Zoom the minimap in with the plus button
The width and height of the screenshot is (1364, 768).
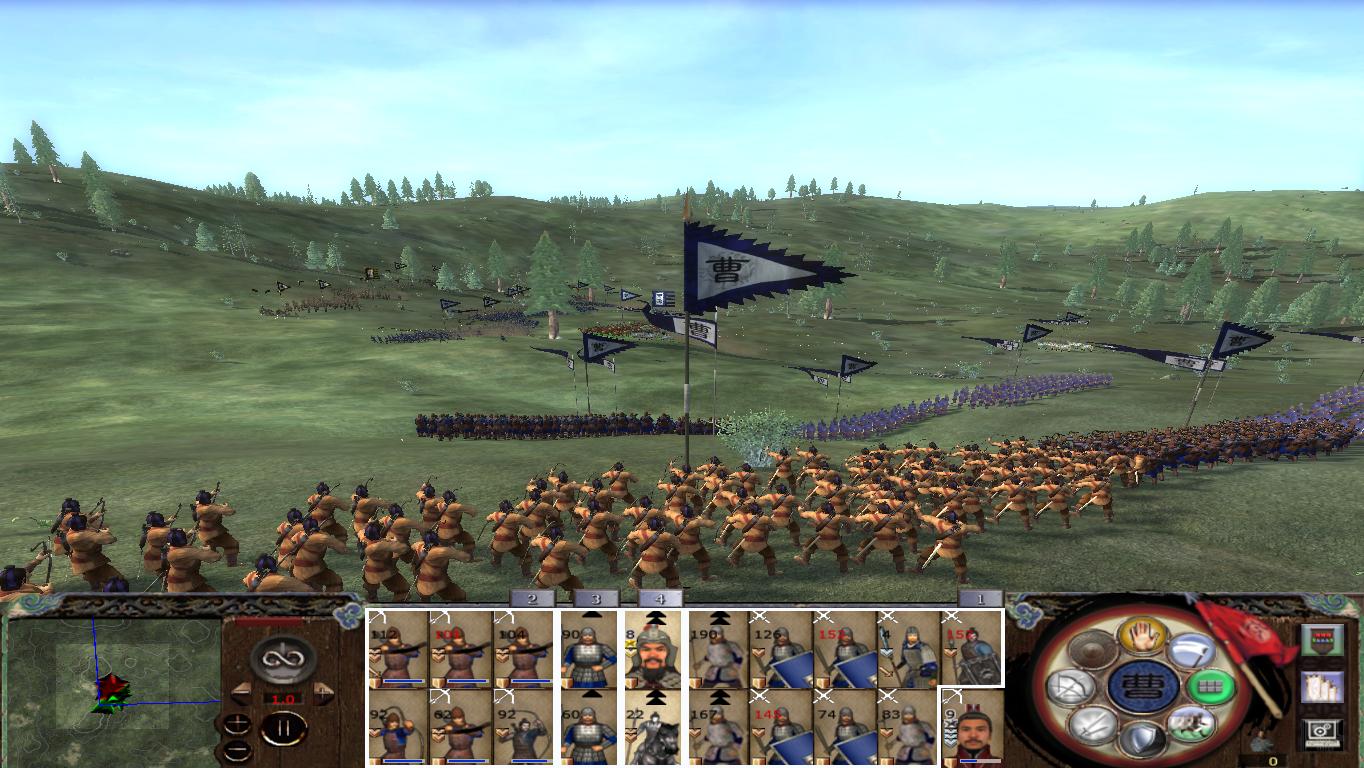(x=237, y=723)
